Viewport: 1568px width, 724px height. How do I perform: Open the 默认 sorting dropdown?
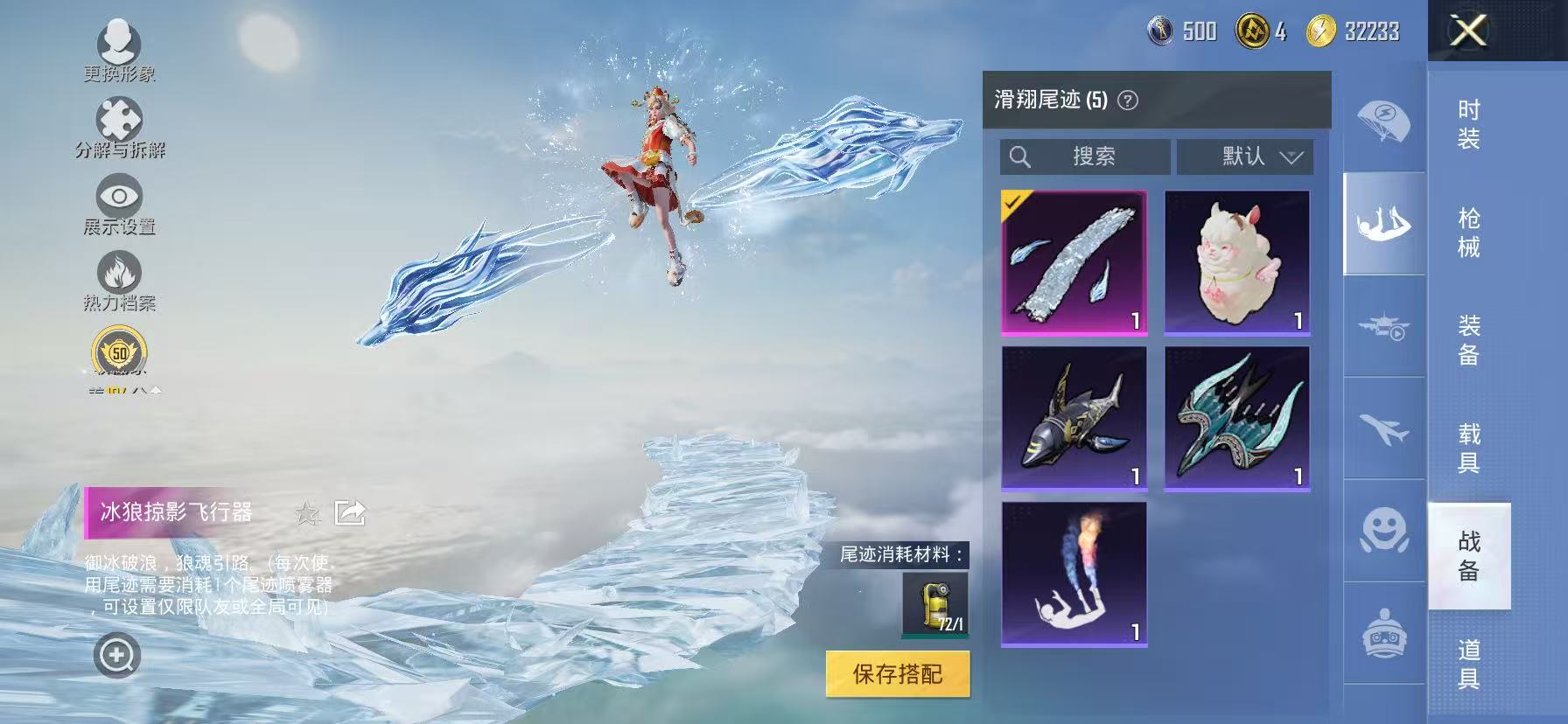(1245, 157)
